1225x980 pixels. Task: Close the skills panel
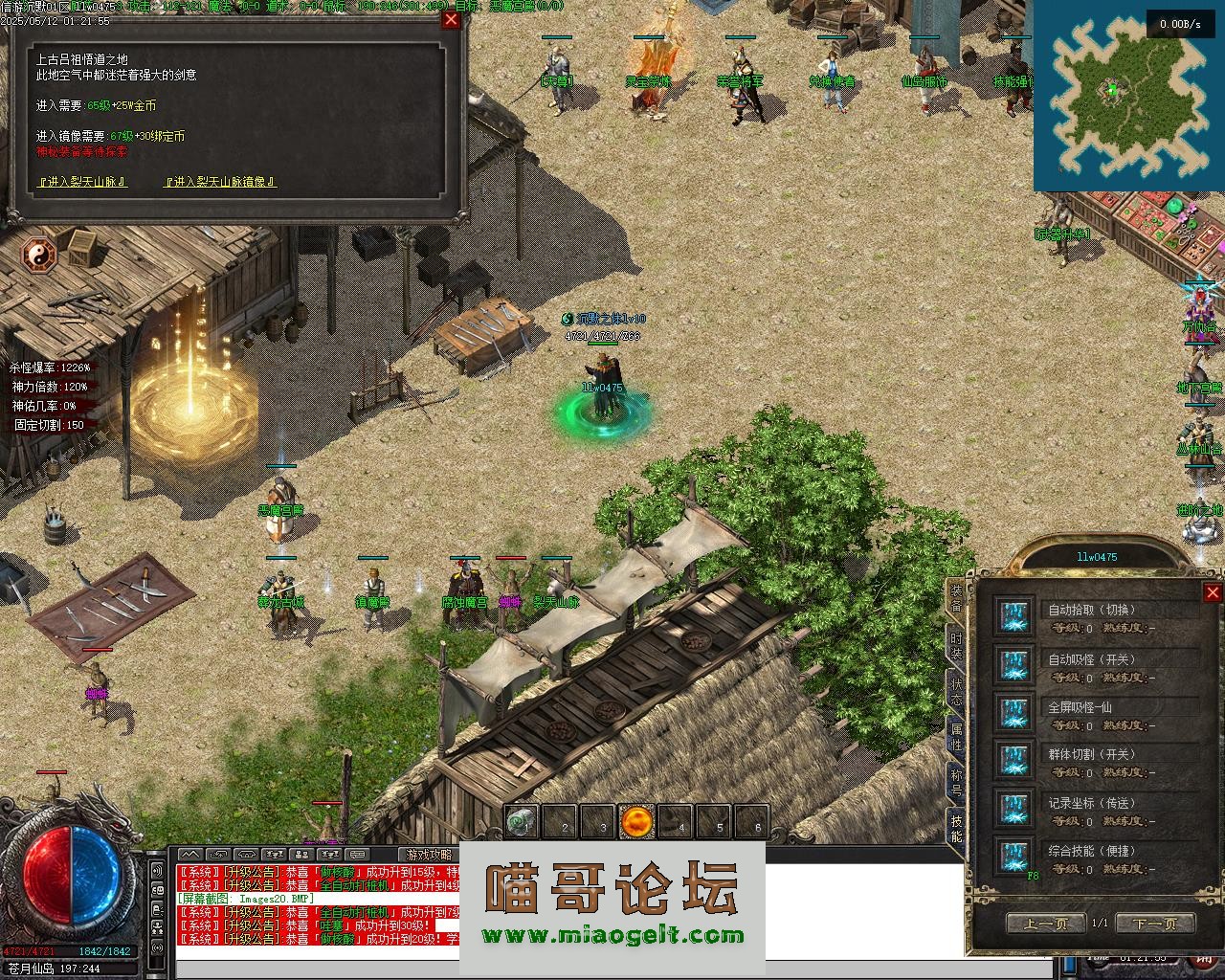tap(1212, 592)
